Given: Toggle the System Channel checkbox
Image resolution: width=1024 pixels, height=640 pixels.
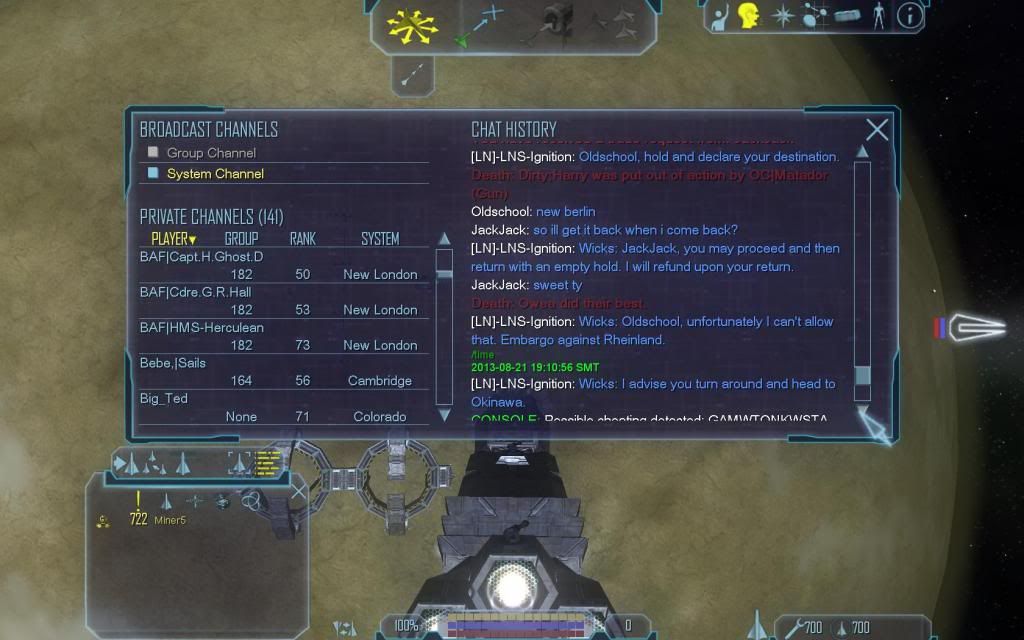Looking at the screenshot, I should click(153, 173).
